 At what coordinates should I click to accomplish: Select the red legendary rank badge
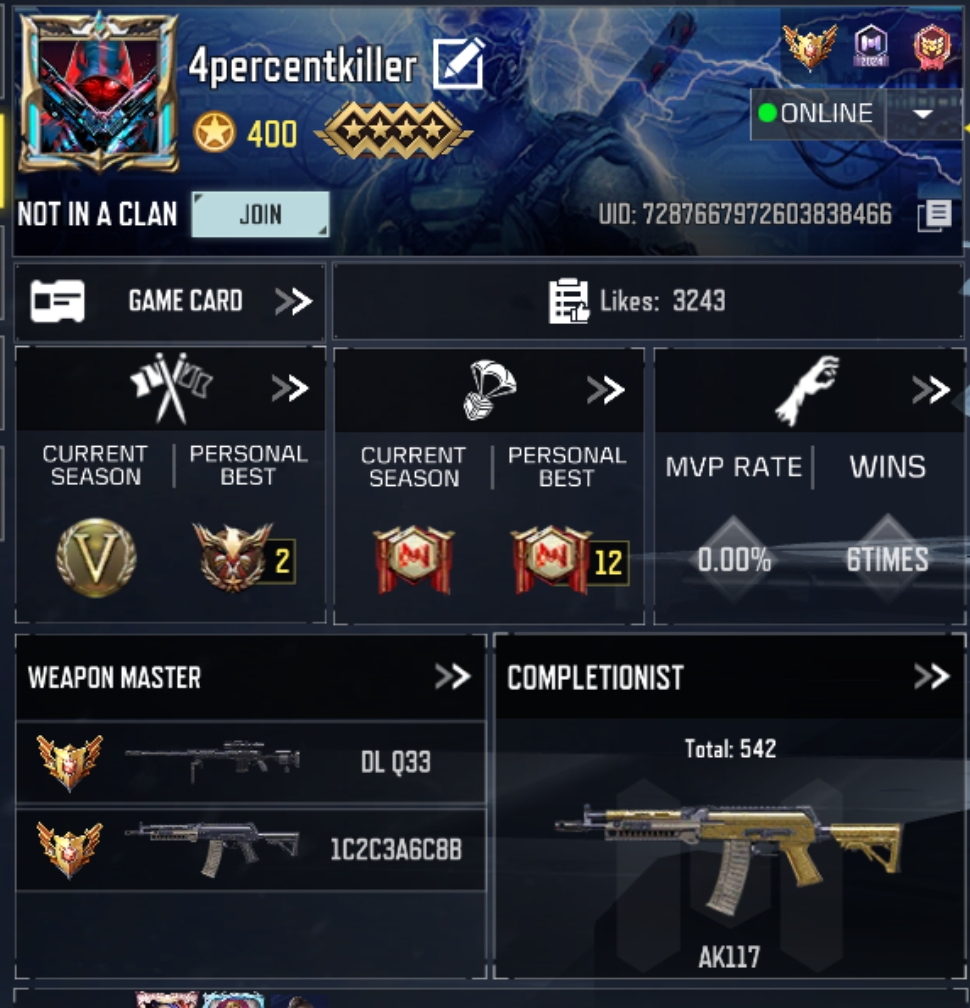(x=932, y=46)
